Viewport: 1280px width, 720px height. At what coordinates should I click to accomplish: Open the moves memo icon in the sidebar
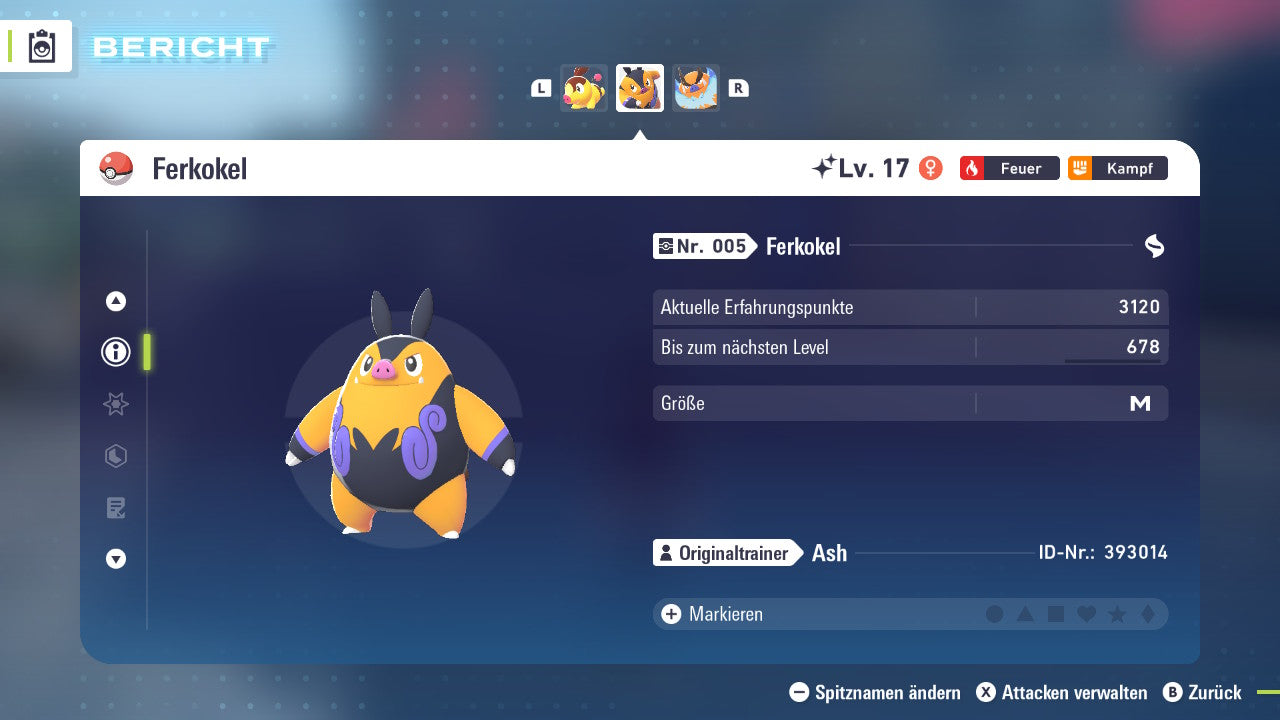click(115, 508)
